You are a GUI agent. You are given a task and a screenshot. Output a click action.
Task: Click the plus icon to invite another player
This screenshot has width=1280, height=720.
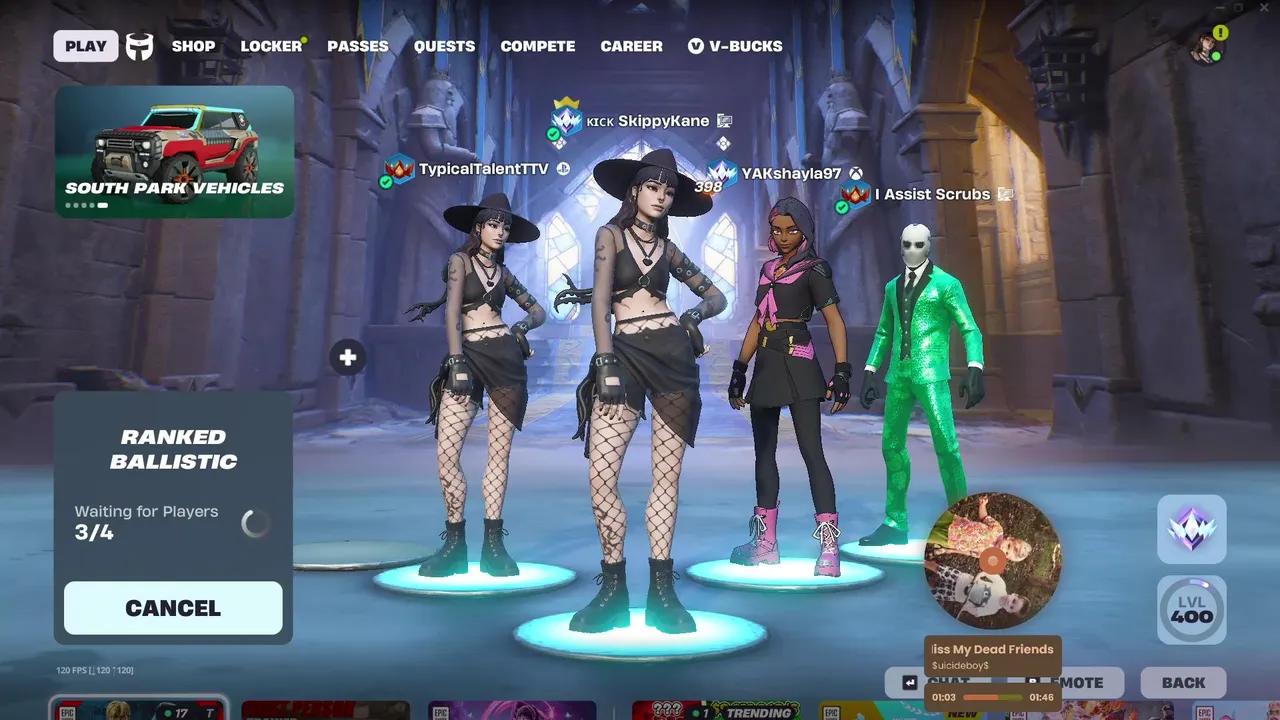(347, 357)
